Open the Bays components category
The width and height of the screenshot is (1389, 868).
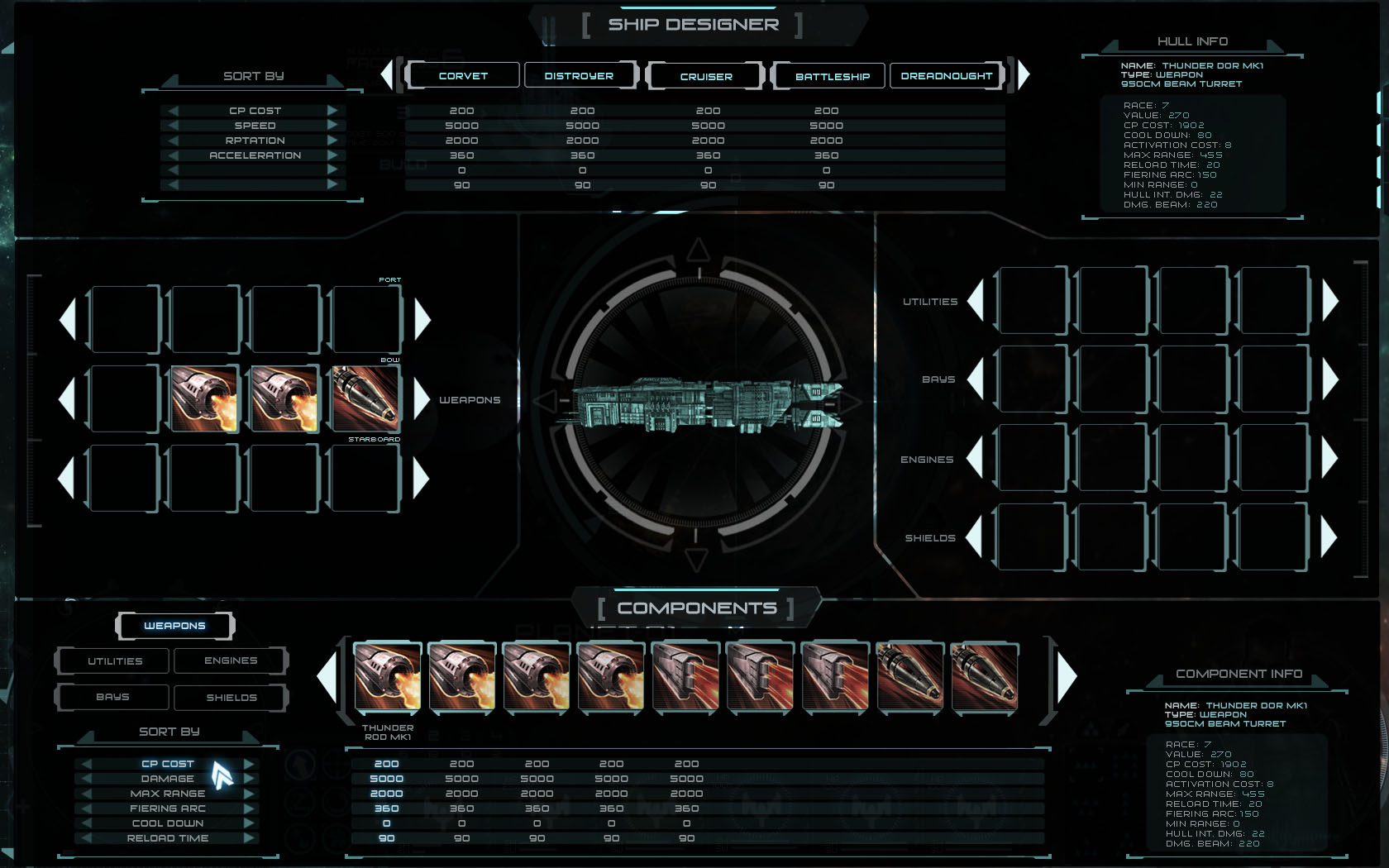(x=113, y=697)
